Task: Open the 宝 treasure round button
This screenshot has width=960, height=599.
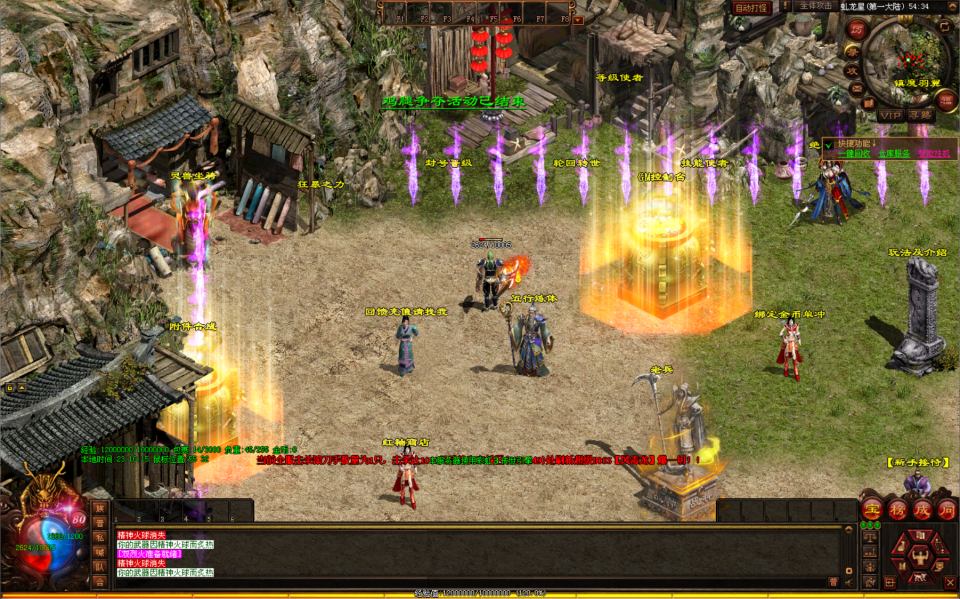Action: point(872,509)
